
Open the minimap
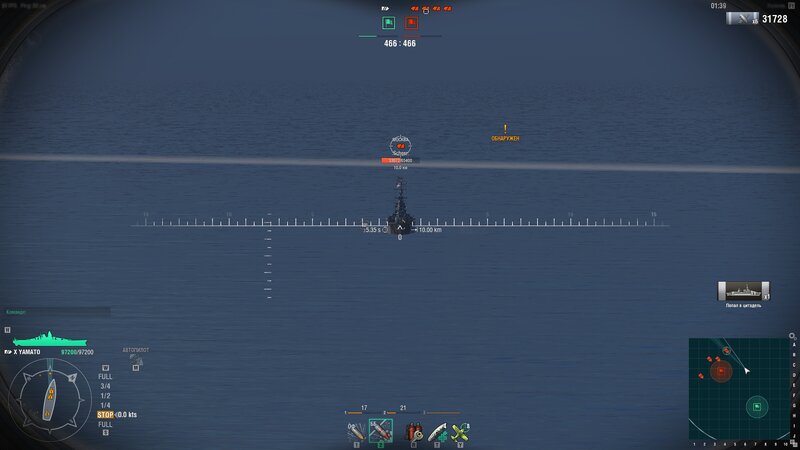pos(738,388)
